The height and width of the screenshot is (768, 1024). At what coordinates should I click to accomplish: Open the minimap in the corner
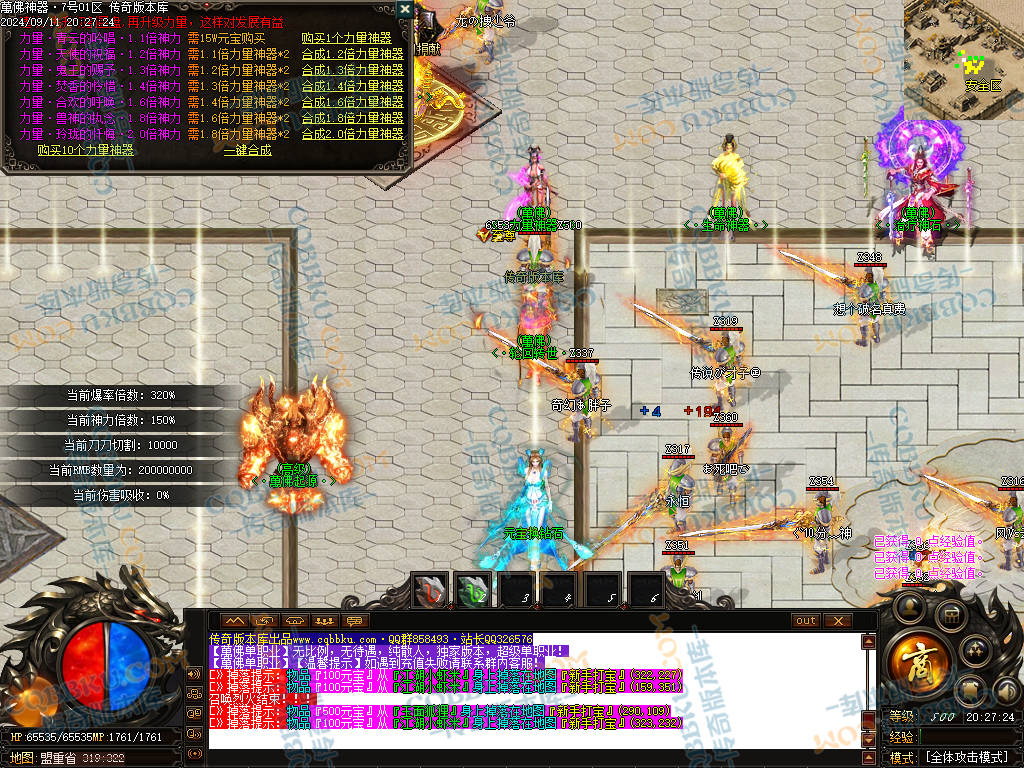pos(964,47)
